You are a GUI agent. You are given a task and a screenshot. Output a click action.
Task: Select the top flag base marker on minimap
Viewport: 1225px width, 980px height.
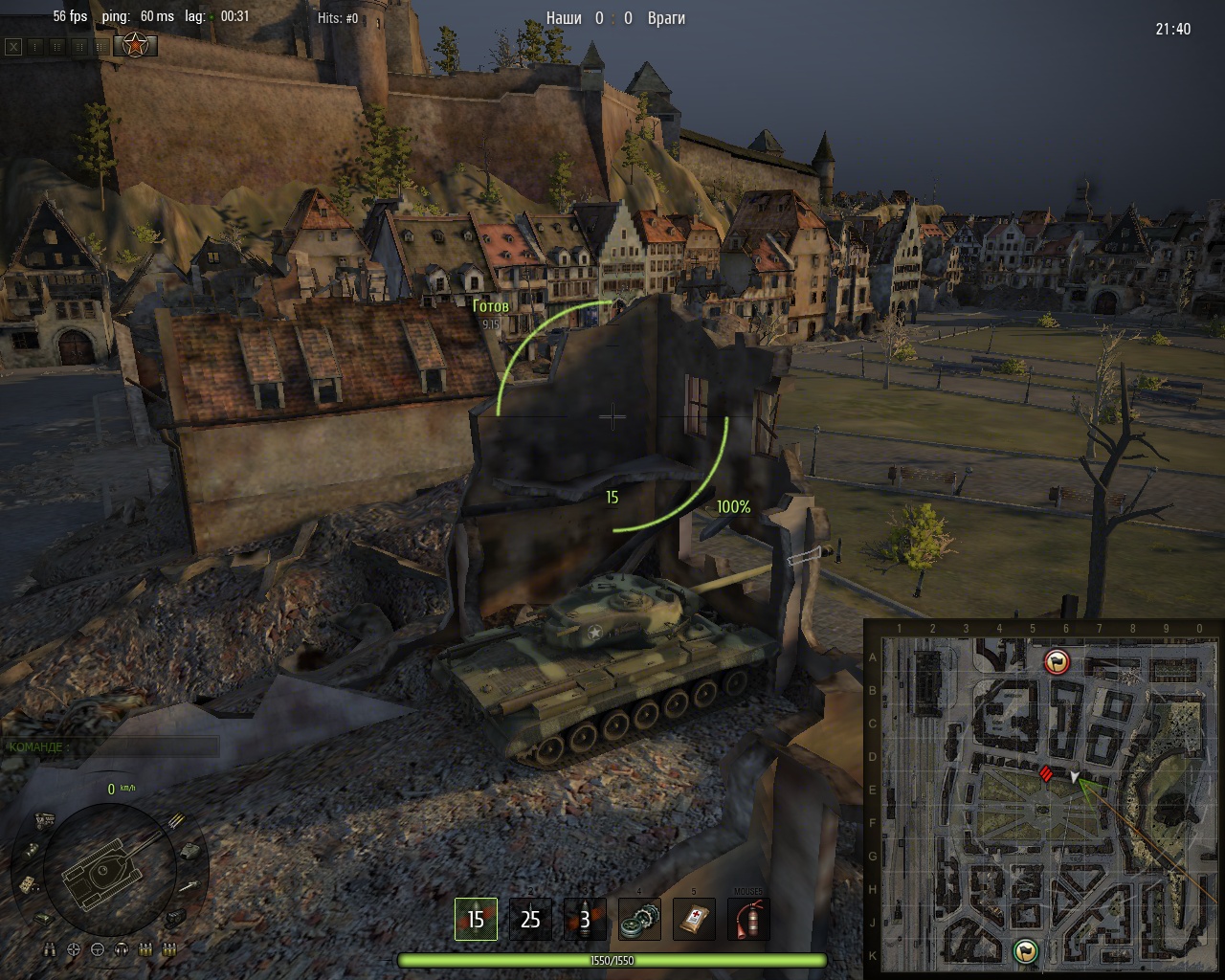click(x=1058, y=660)
